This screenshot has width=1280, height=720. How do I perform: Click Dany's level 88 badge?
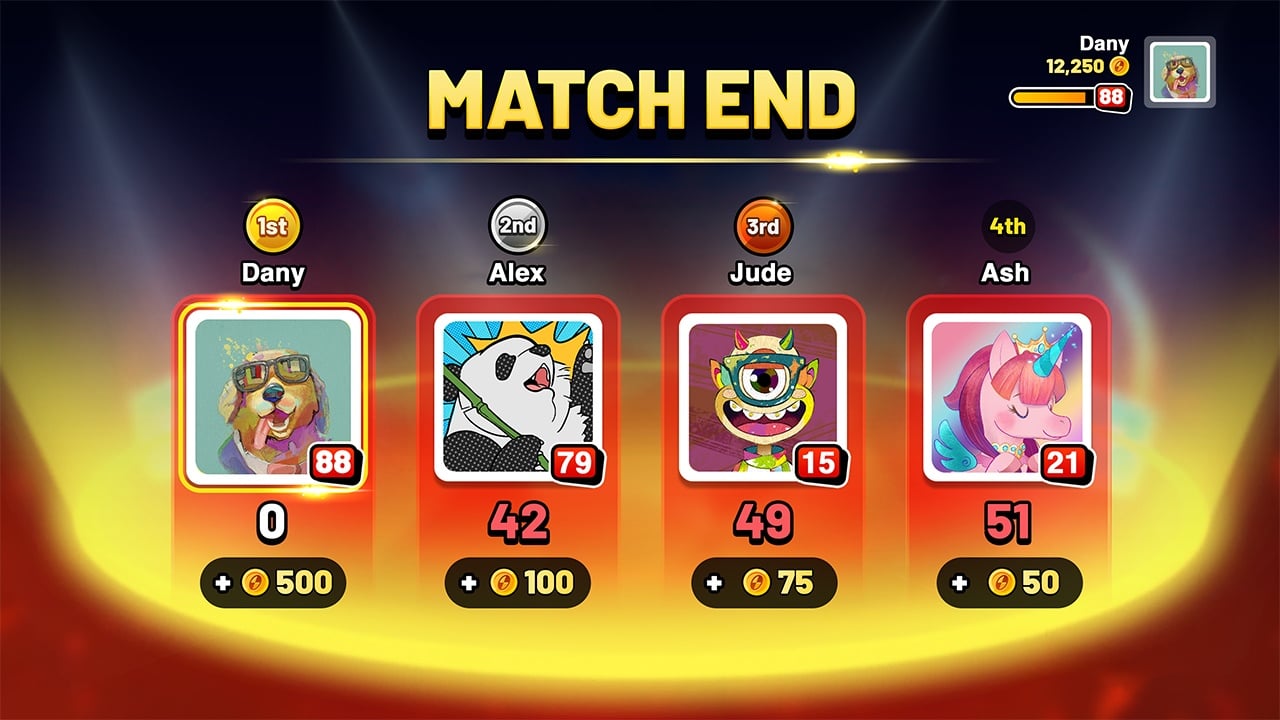(336, 462)
